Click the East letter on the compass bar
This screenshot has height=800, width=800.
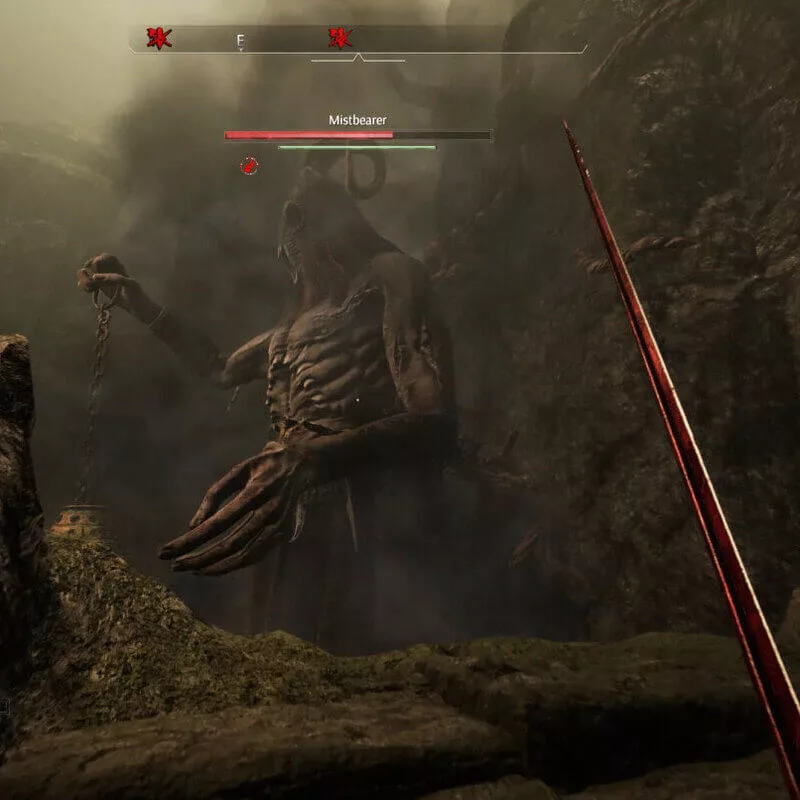[x=240, y=41]
